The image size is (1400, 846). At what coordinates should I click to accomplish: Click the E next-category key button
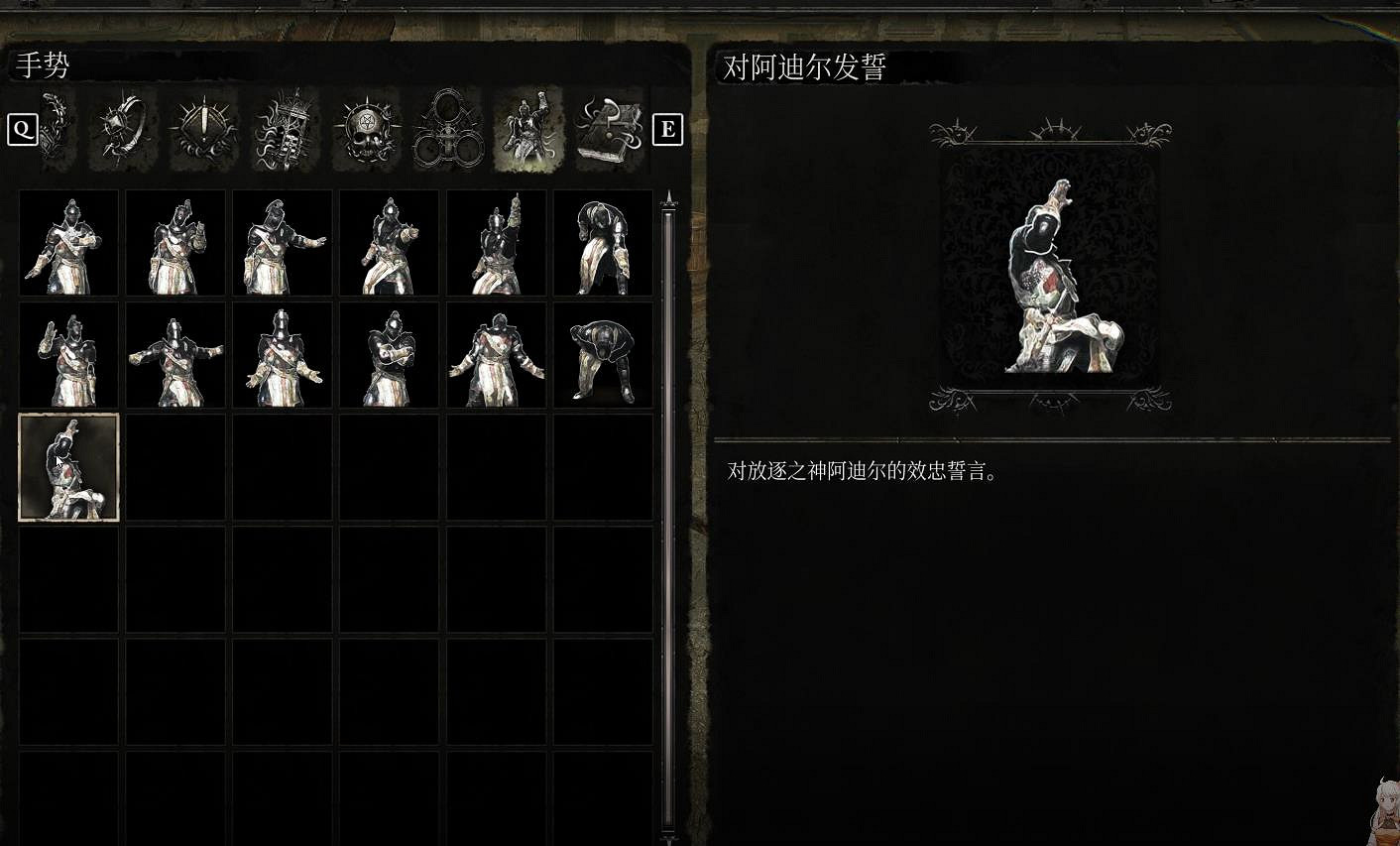668,128
